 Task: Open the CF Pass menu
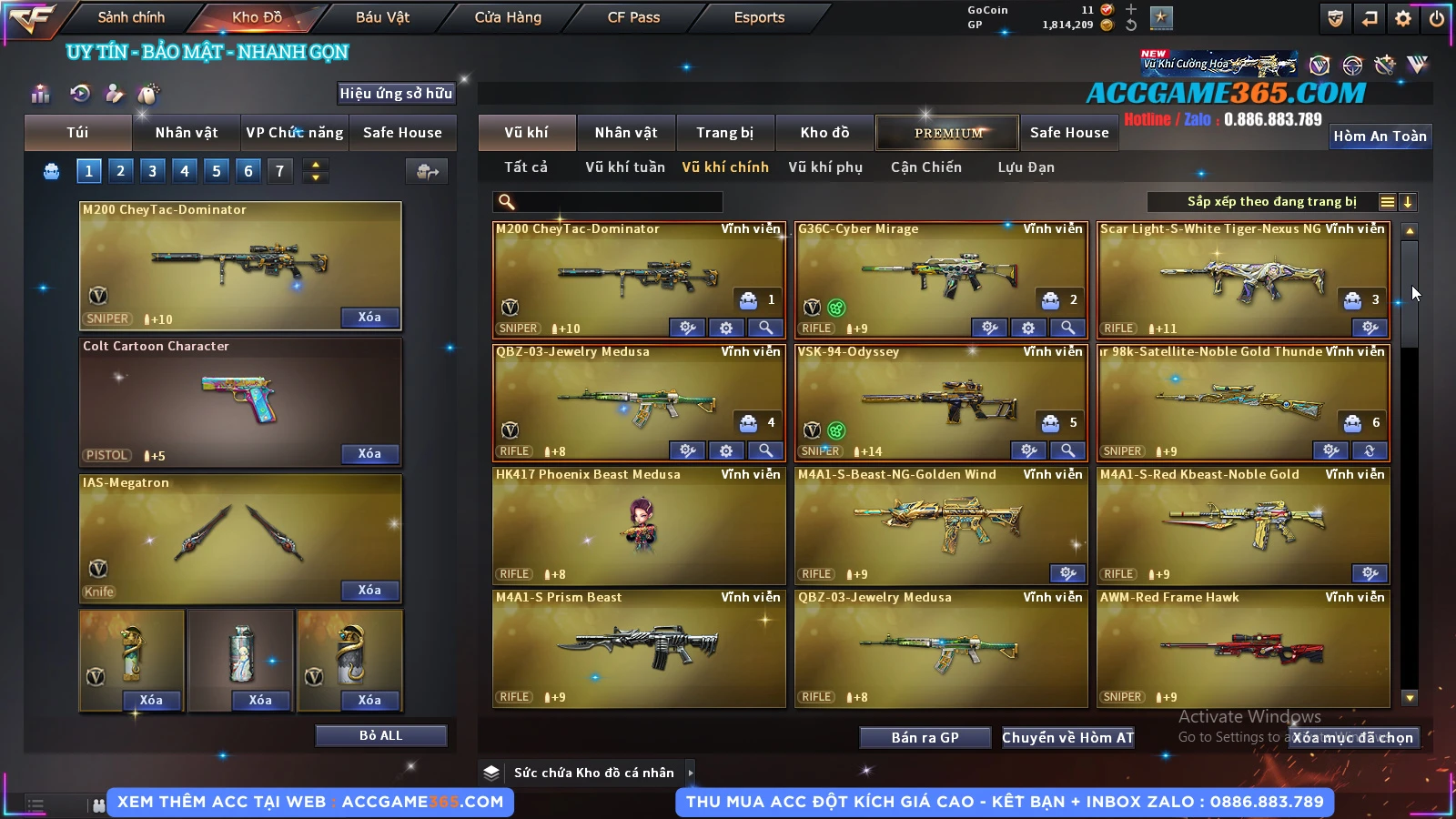pyautogui.click(x=633, y=17)
